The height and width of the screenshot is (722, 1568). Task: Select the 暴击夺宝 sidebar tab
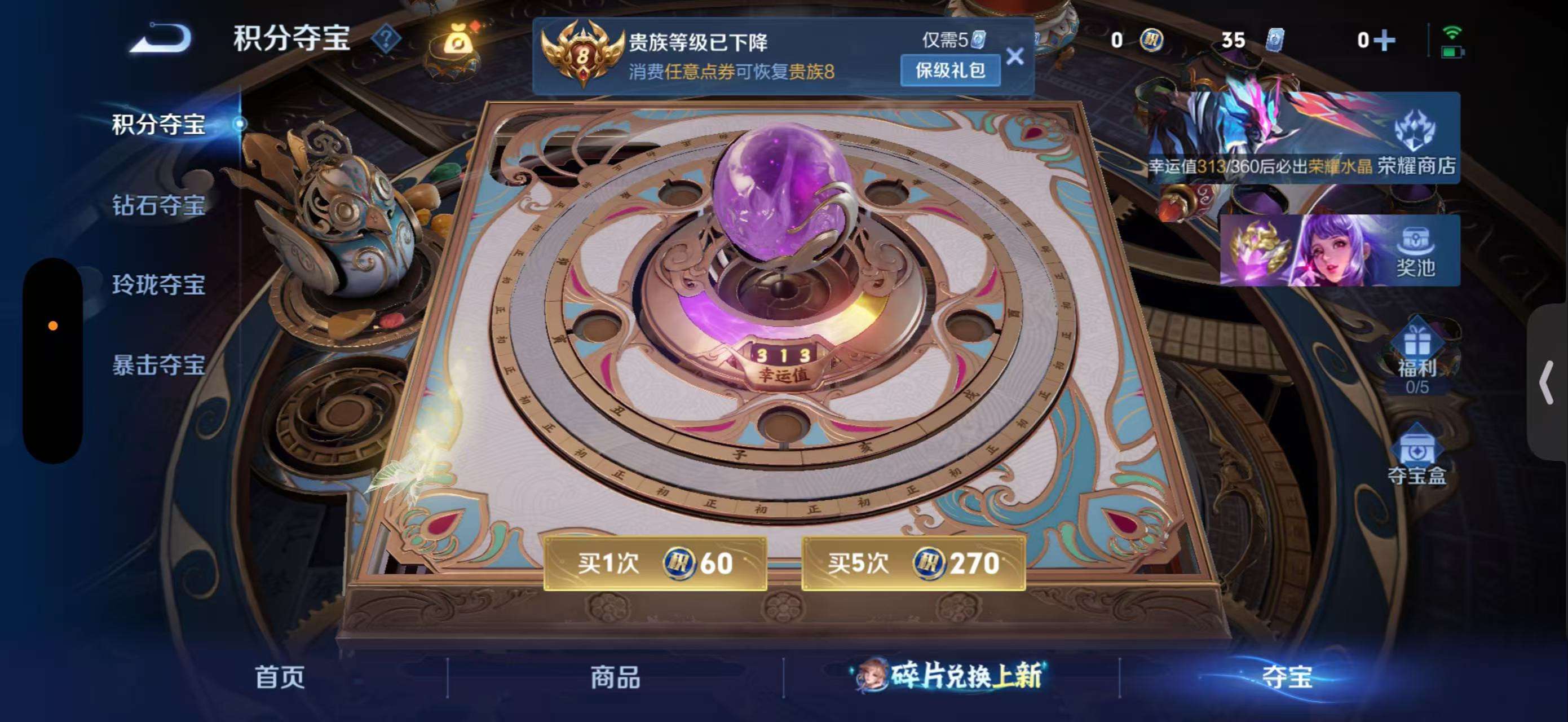[x=160, y=364]
